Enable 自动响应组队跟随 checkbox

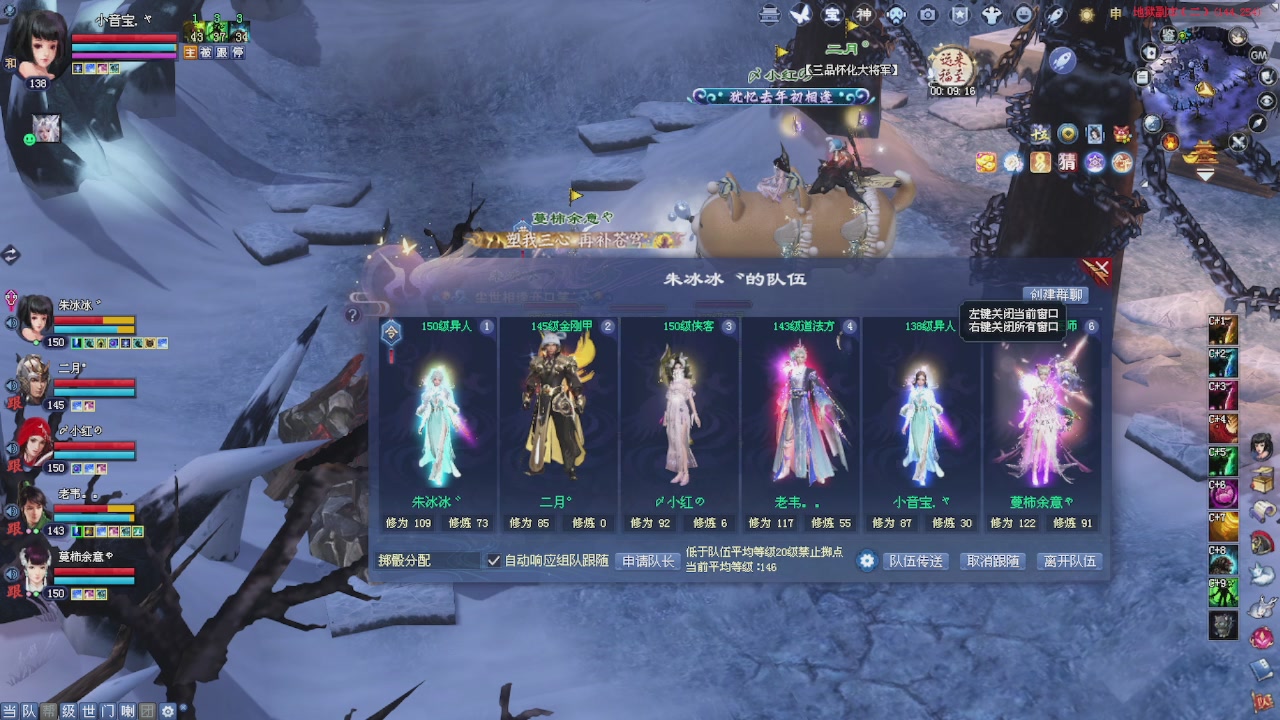click(494, 561)
